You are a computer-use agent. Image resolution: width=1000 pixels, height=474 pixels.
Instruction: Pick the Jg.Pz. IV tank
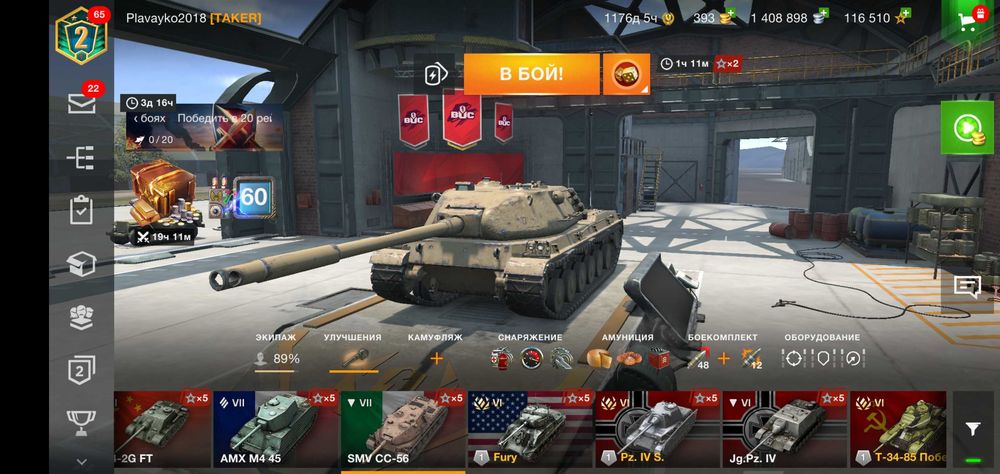point(786,430)
